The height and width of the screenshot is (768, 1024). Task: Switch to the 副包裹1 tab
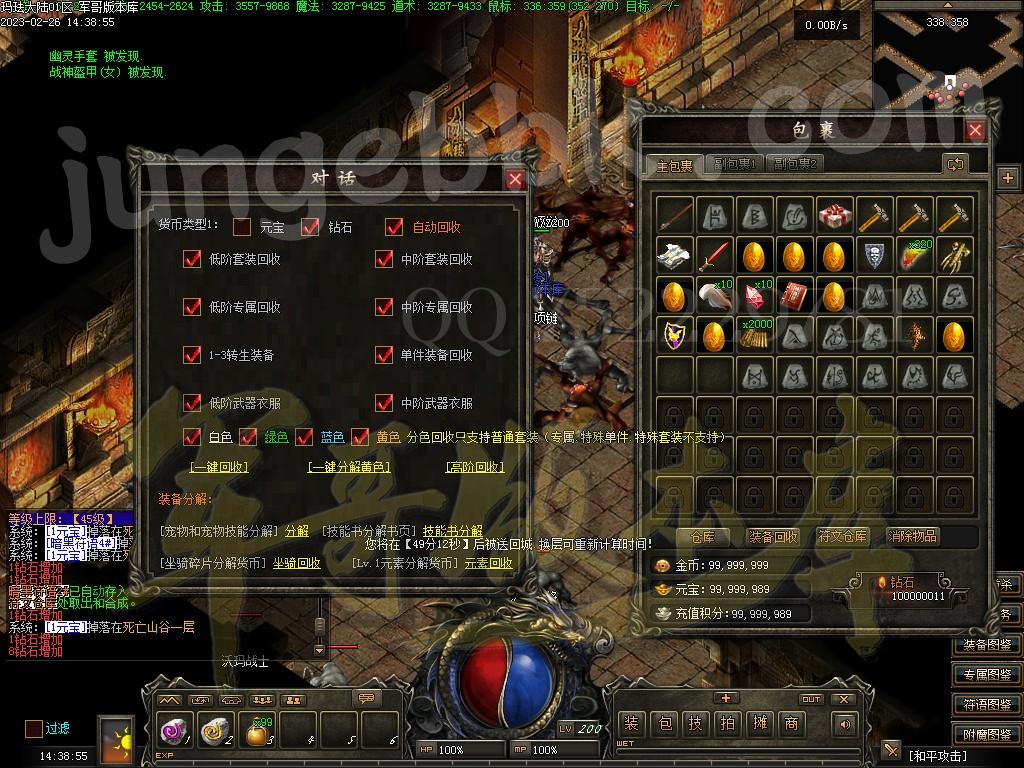735,164
